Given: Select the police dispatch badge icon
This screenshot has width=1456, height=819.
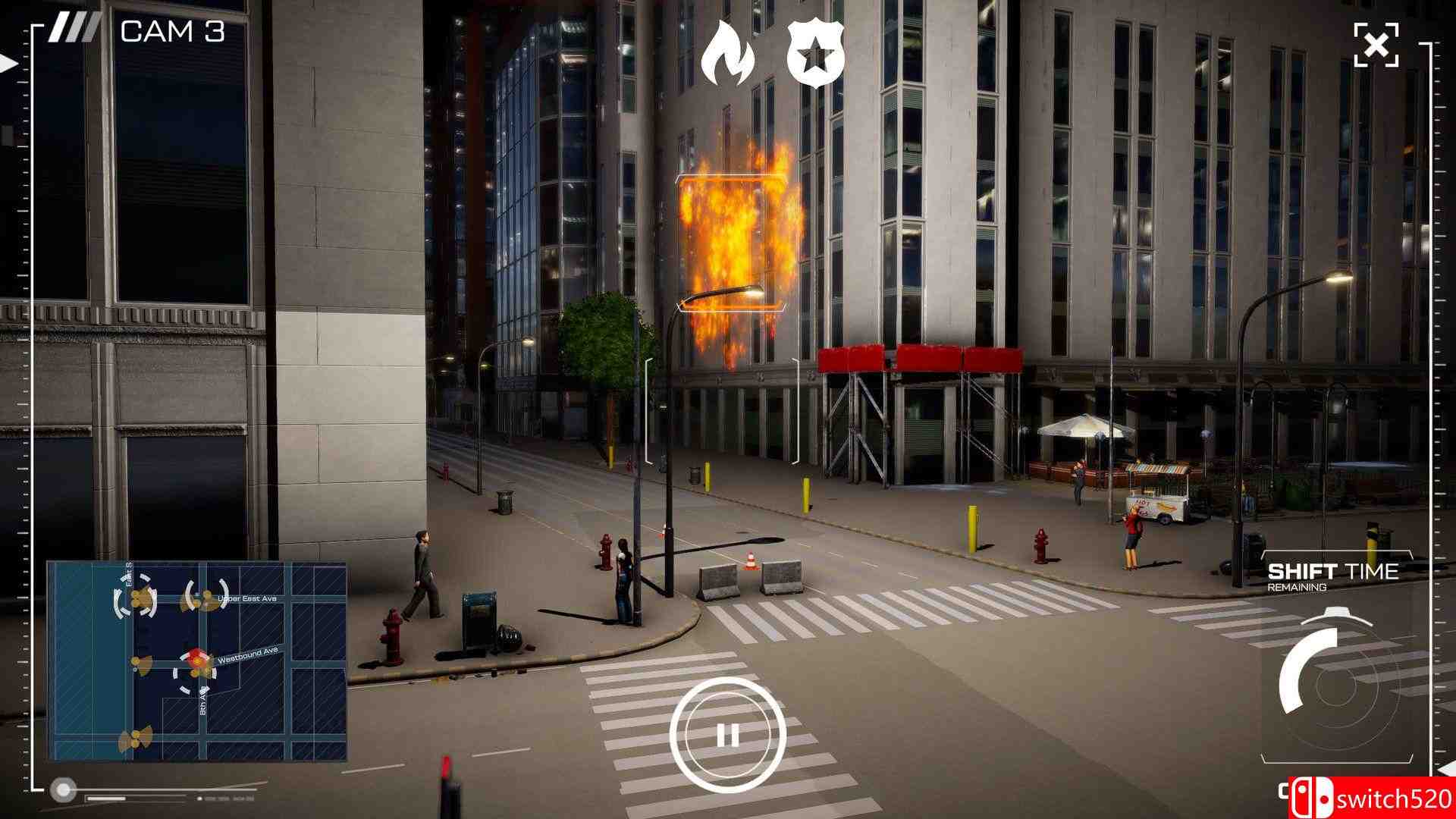Looking at the screenshot, I should click(815, 52).
